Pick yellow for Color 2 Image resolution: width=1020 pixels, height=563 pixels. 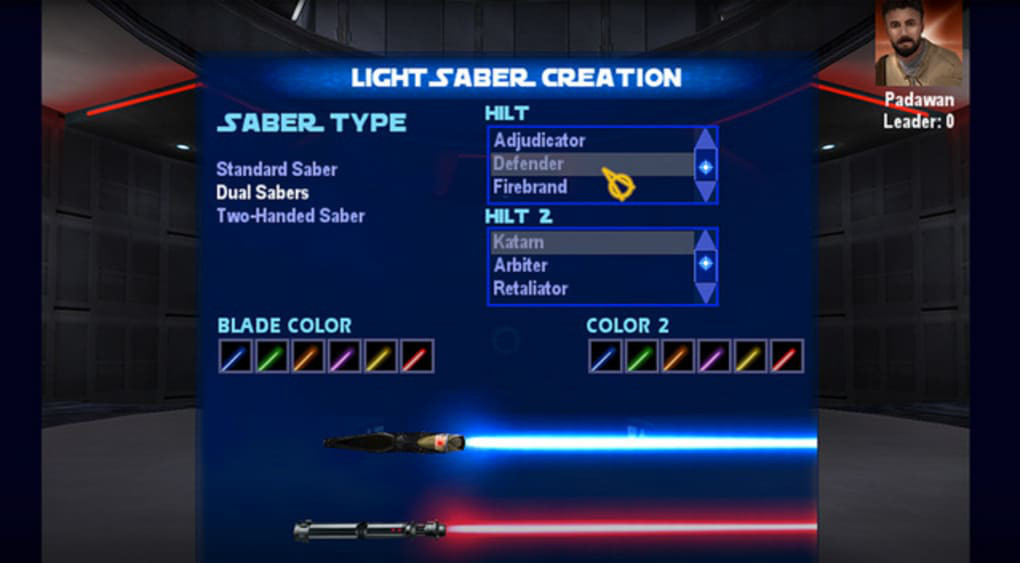pos(749,356)
